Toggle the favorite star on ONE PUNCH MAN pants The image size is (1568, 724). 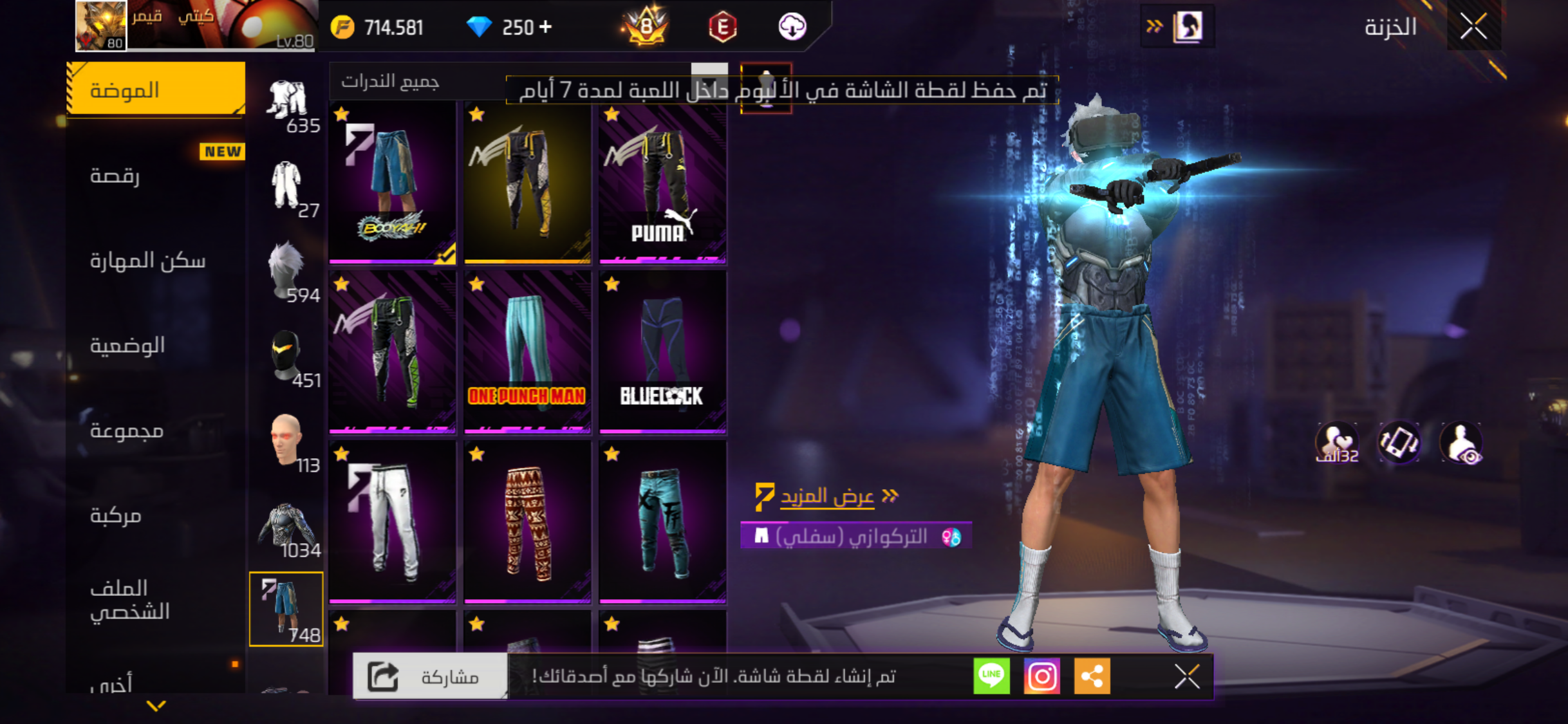click(476, 283)
